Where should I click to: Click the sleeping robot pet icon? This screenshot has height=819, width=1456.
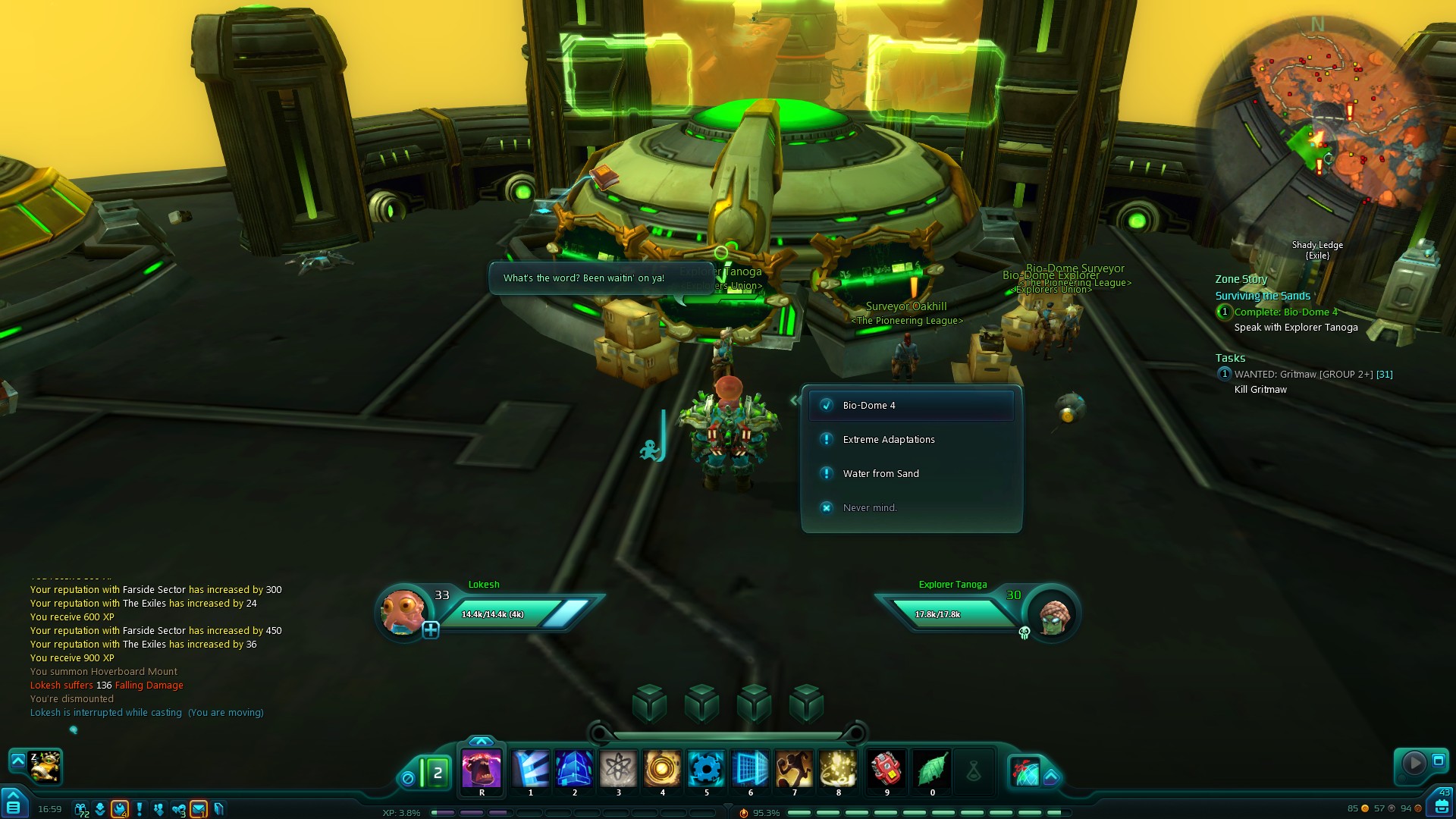tap(45, 767)
